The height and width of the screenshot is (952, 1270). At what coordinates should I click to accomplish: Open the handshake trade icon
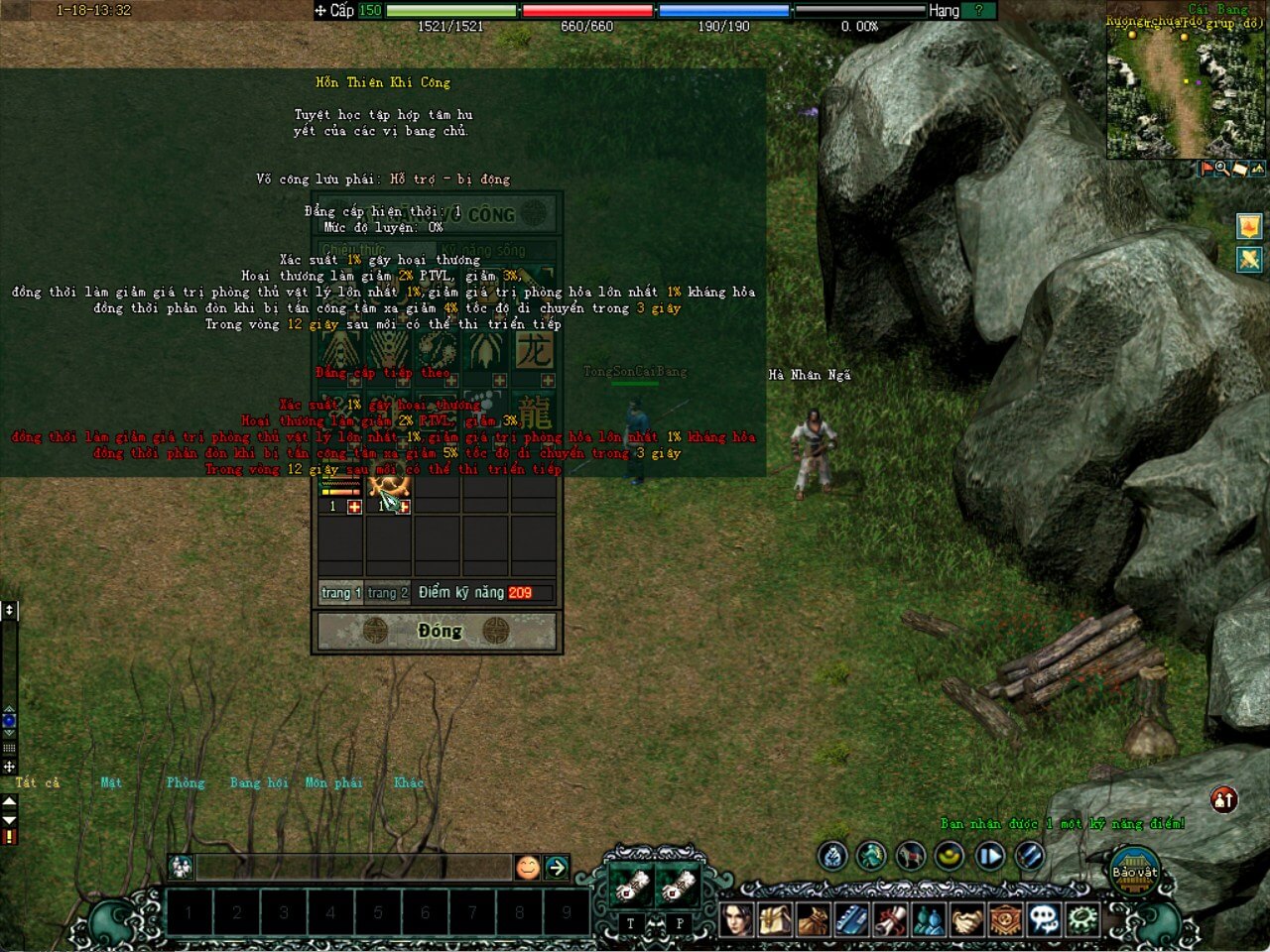click(x=966, y=919)
